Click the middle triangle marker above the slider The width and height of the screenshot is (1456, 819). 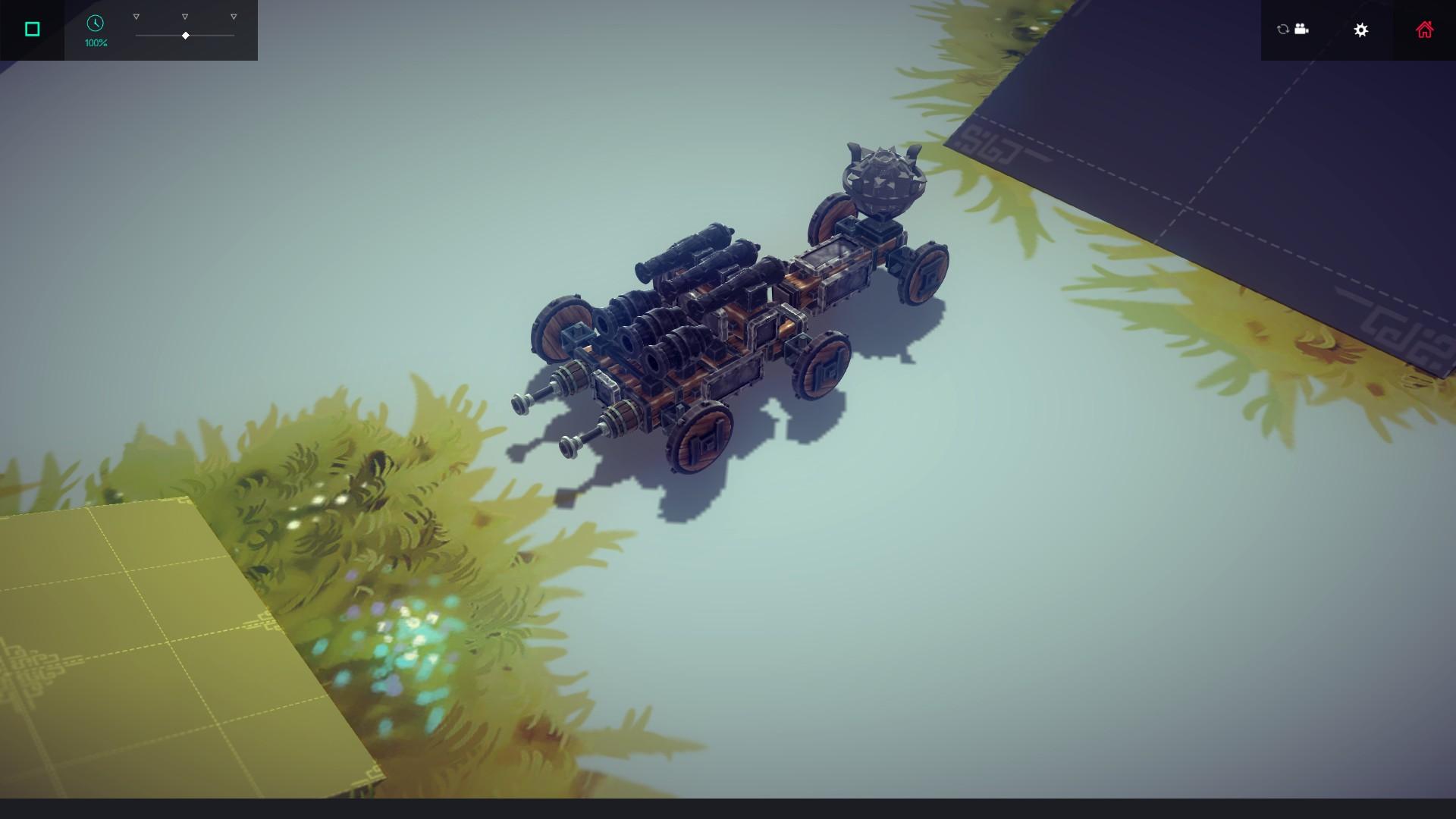[x=184, y=15]
